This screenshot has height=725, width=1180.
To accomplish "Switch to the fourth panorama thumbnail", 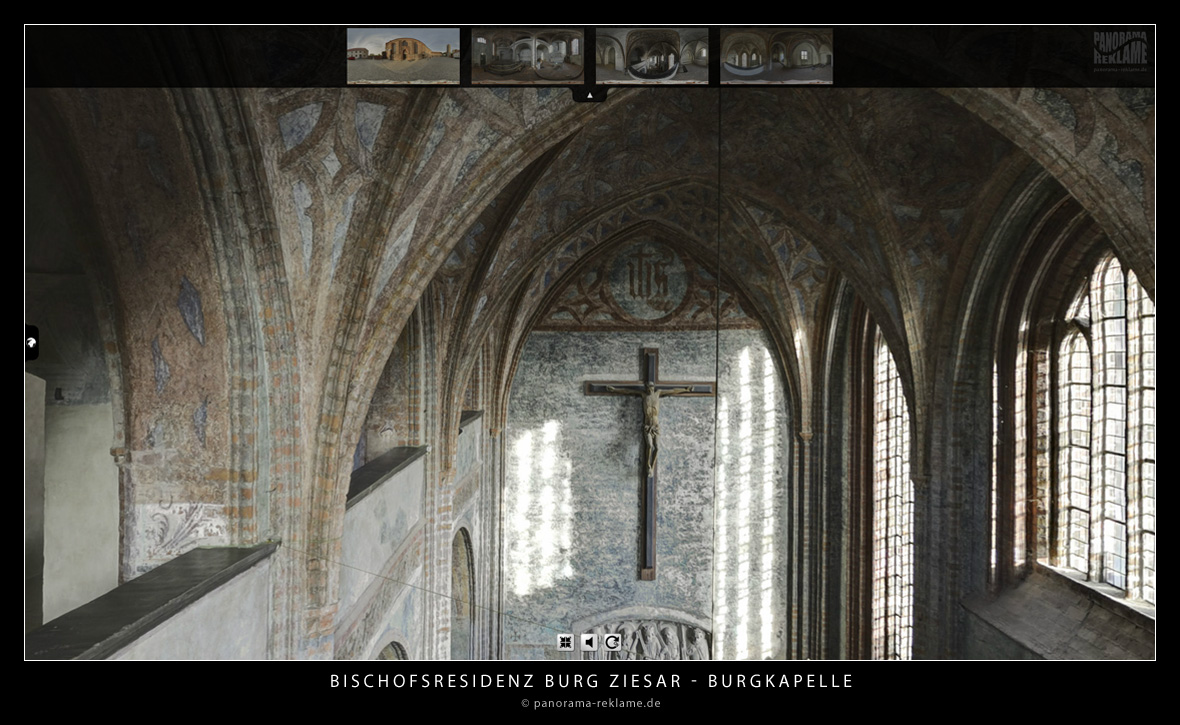I will pos(776,56).
